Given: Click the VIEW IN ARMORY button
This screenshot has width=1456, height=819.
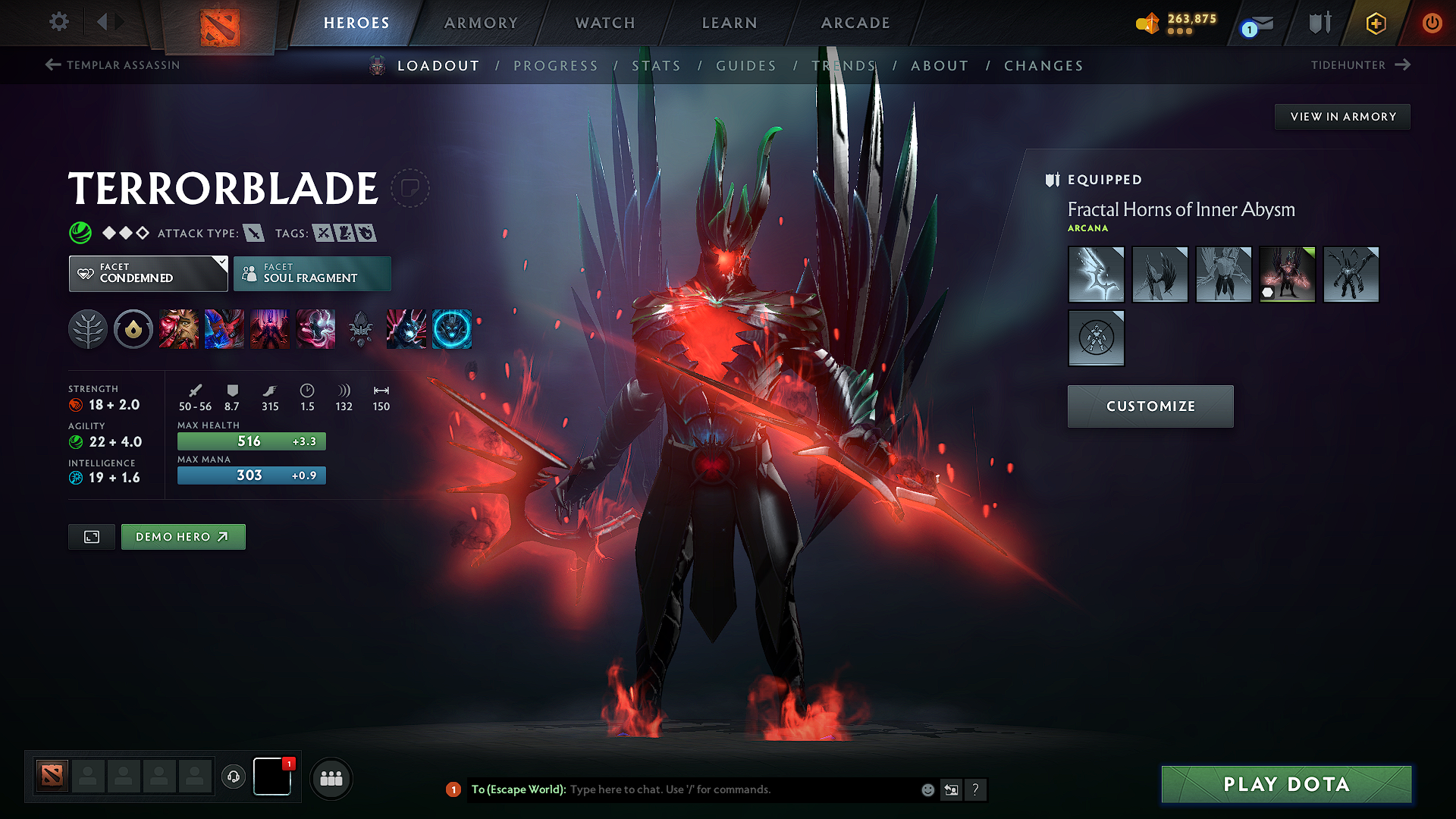Looking at the screenshot, I should pyautogui.click(x=1342, y=116).
